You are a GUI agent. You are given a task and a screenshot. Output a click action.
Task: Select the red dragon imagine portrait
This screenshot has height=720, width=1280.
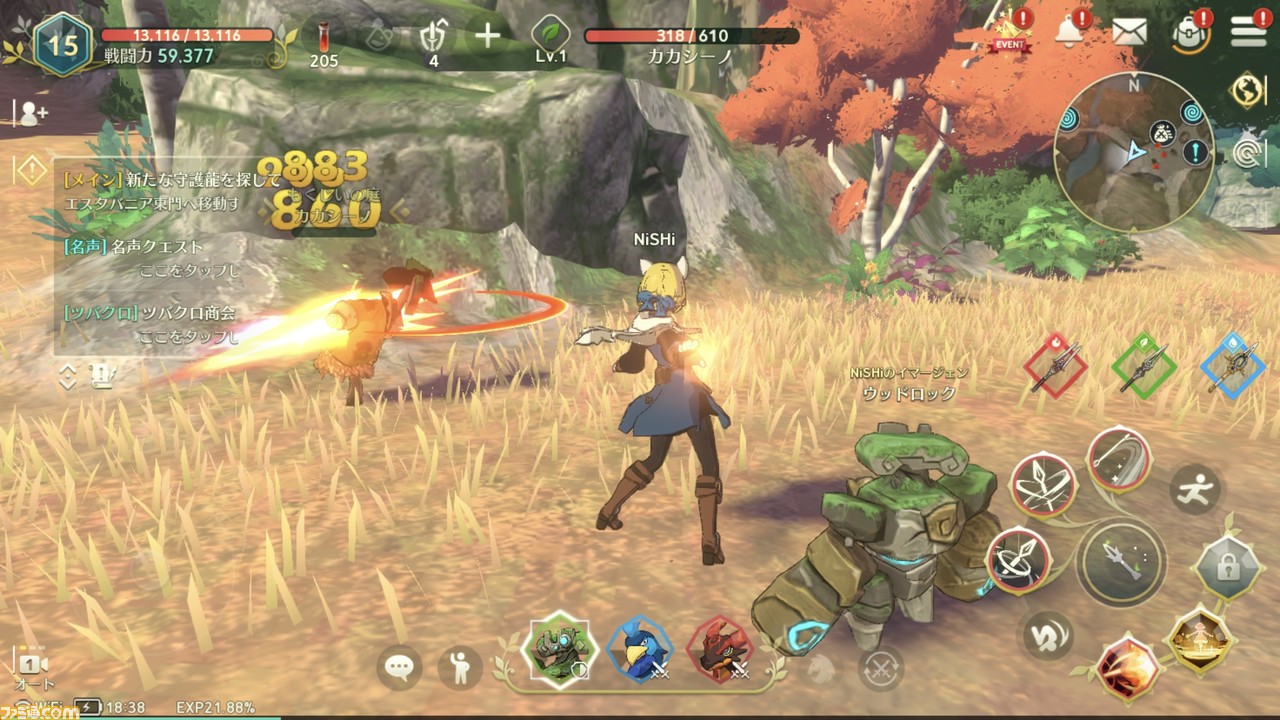(720, 650)
